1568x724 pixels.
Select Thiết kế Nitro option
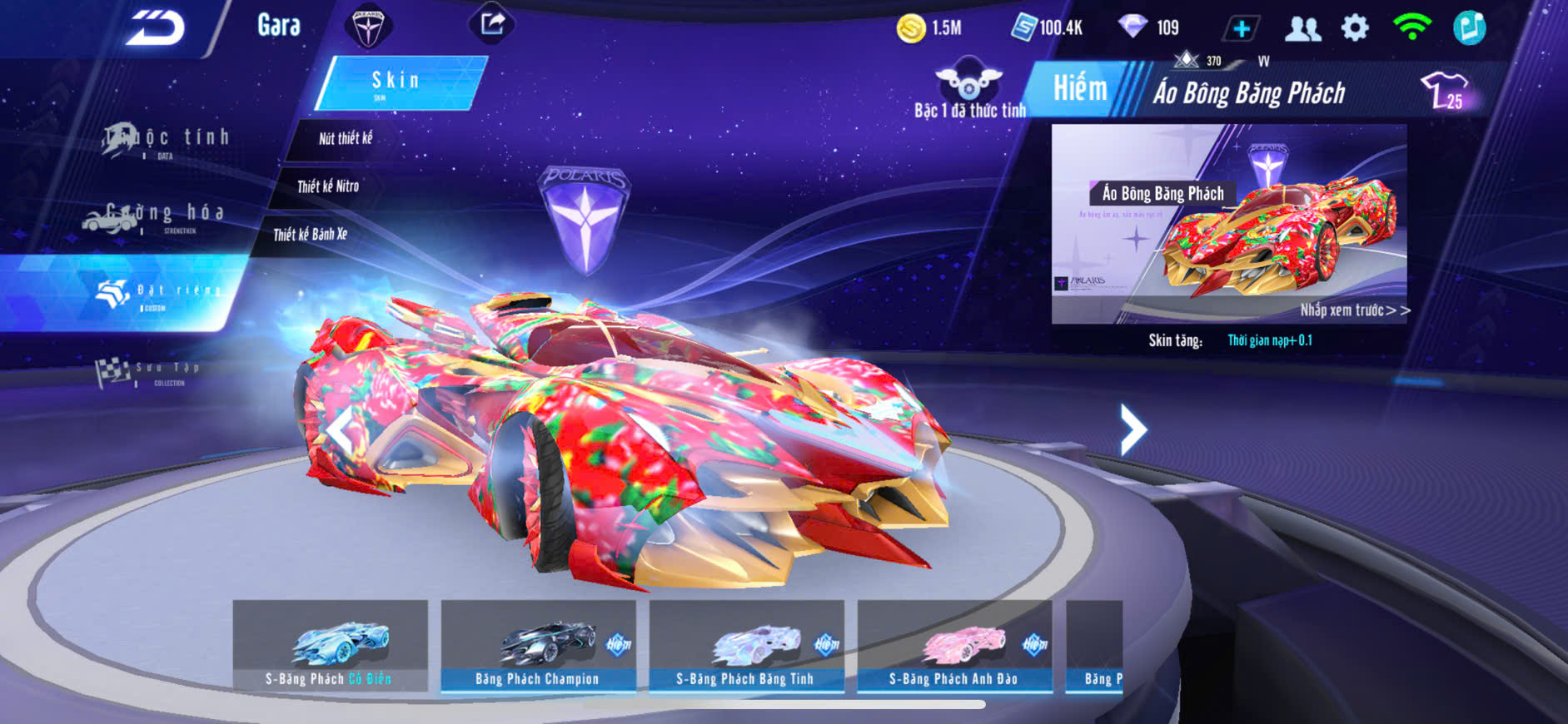pos(327,186)
